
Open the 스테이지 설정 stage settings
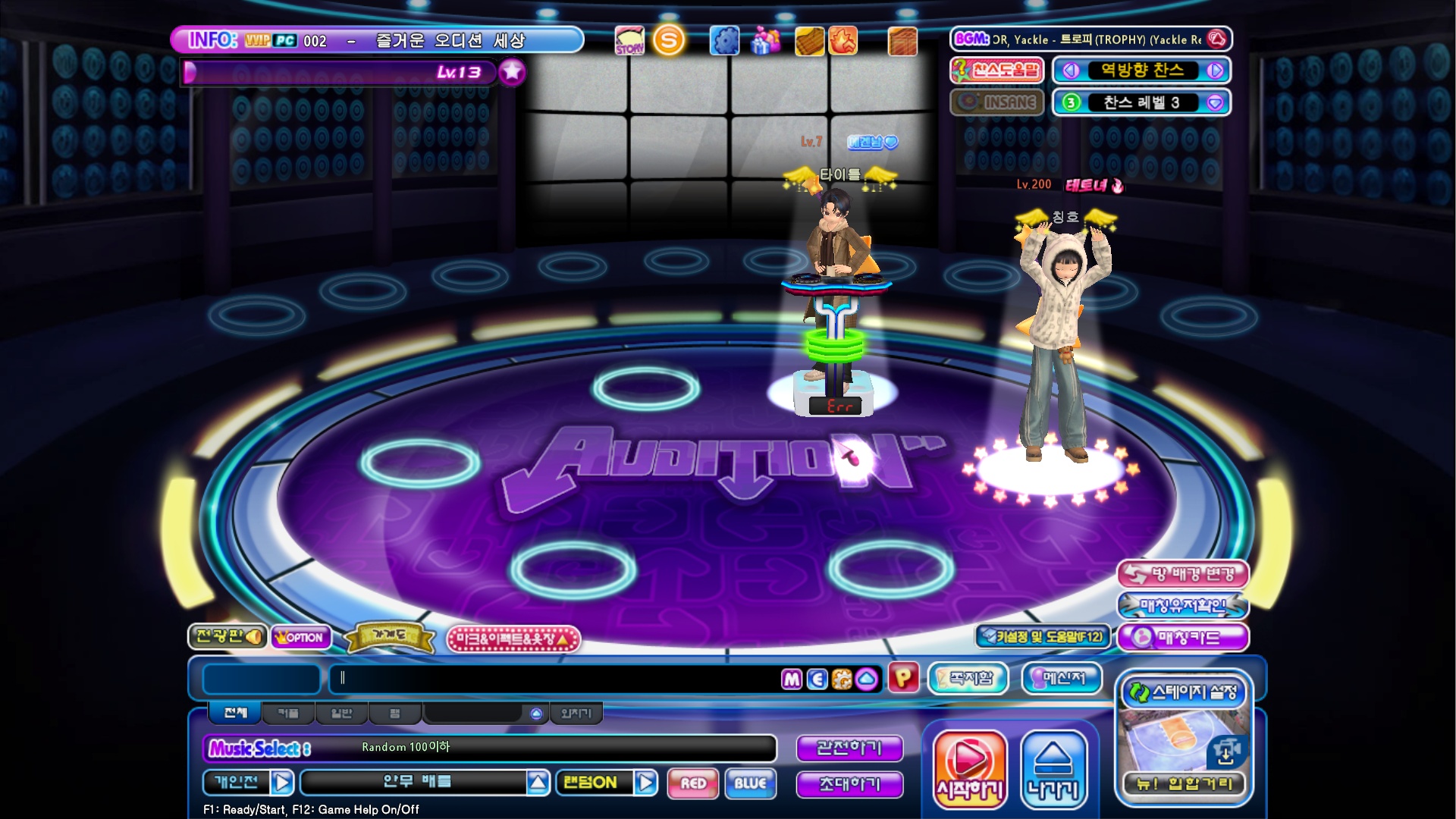(x=1184, y=692)
